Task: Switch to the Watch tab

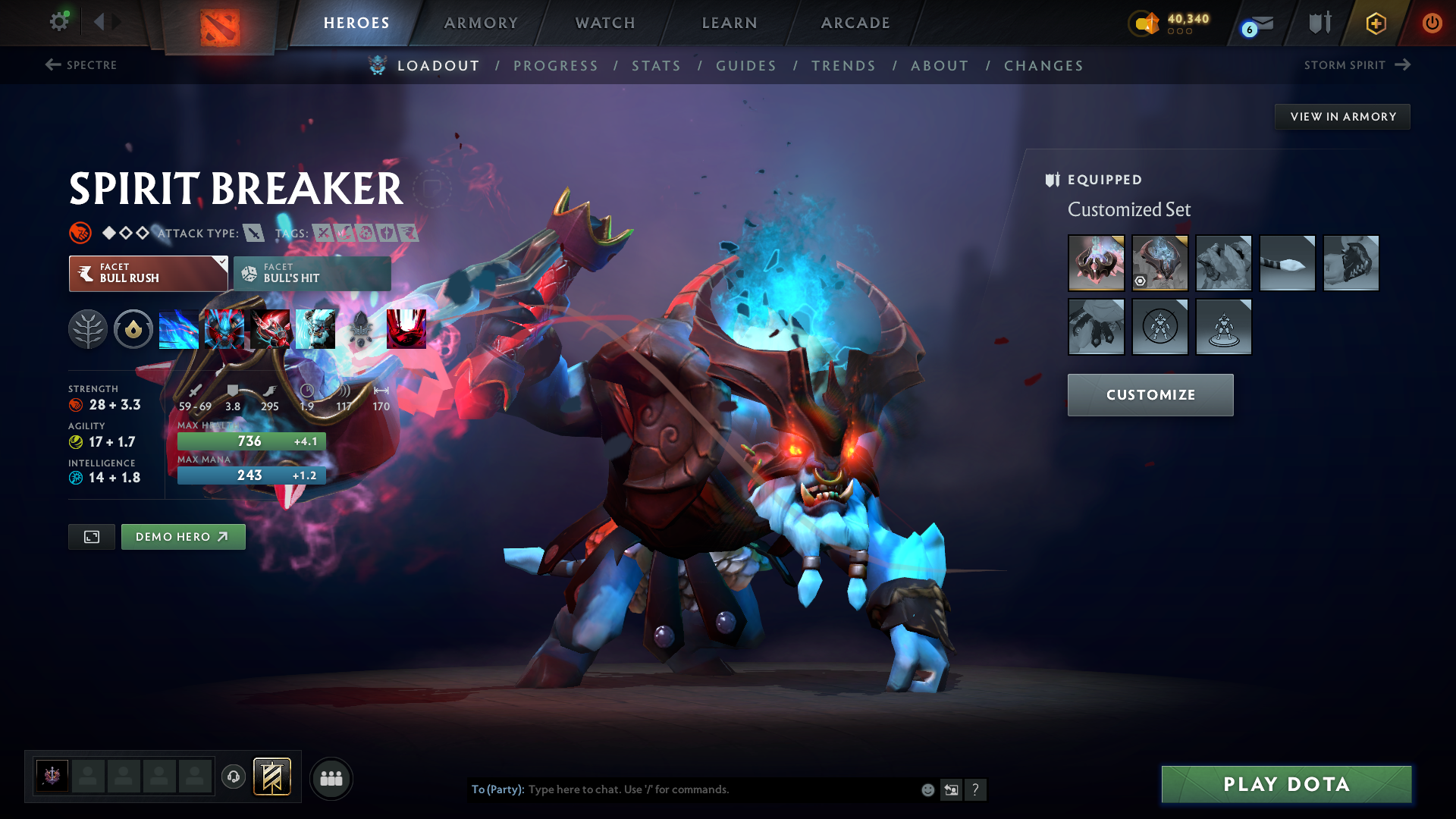Action: [605, 23]
